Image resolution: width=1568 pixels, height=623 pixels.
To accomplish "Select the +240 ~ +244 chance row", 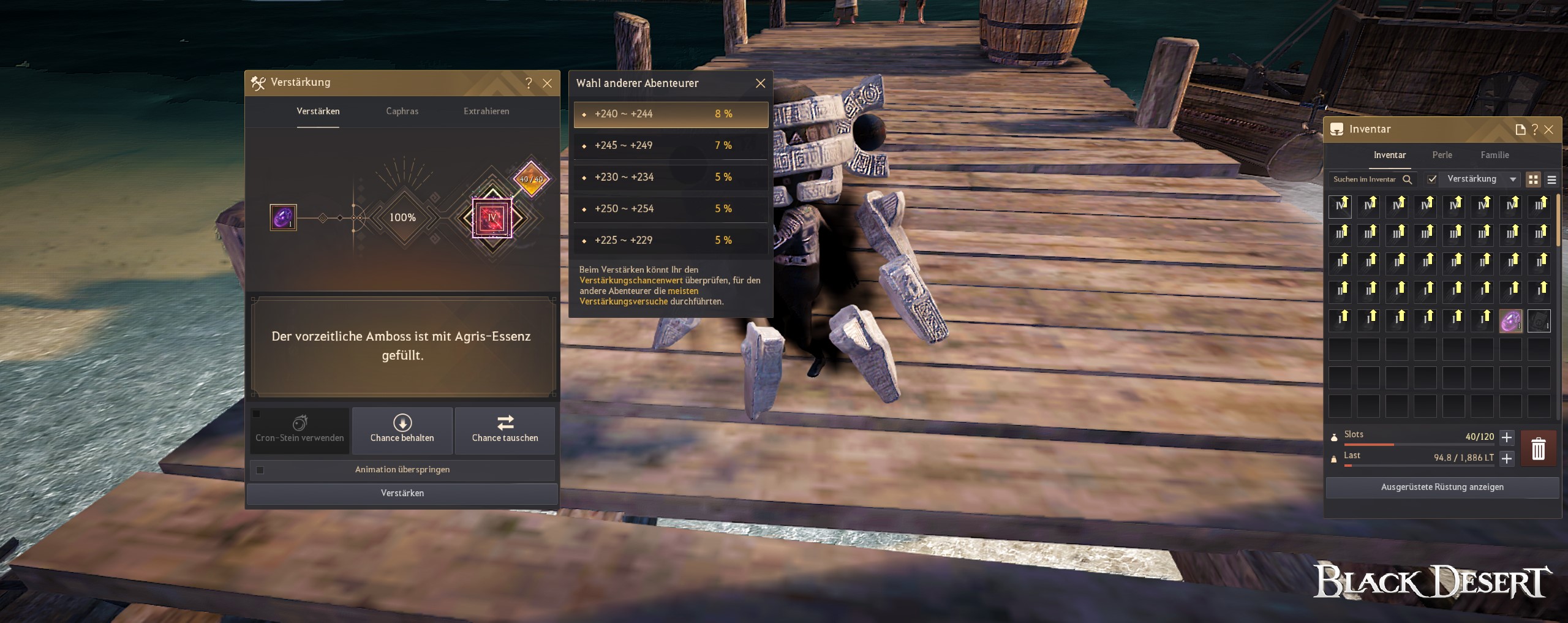I will (x=671, y=115).
